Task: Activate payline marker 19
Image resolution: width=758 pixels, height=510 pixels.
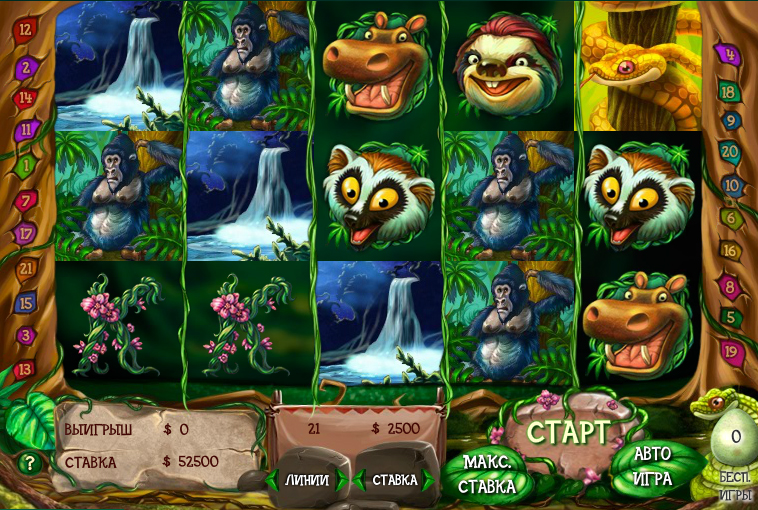Action: [731, 351]
